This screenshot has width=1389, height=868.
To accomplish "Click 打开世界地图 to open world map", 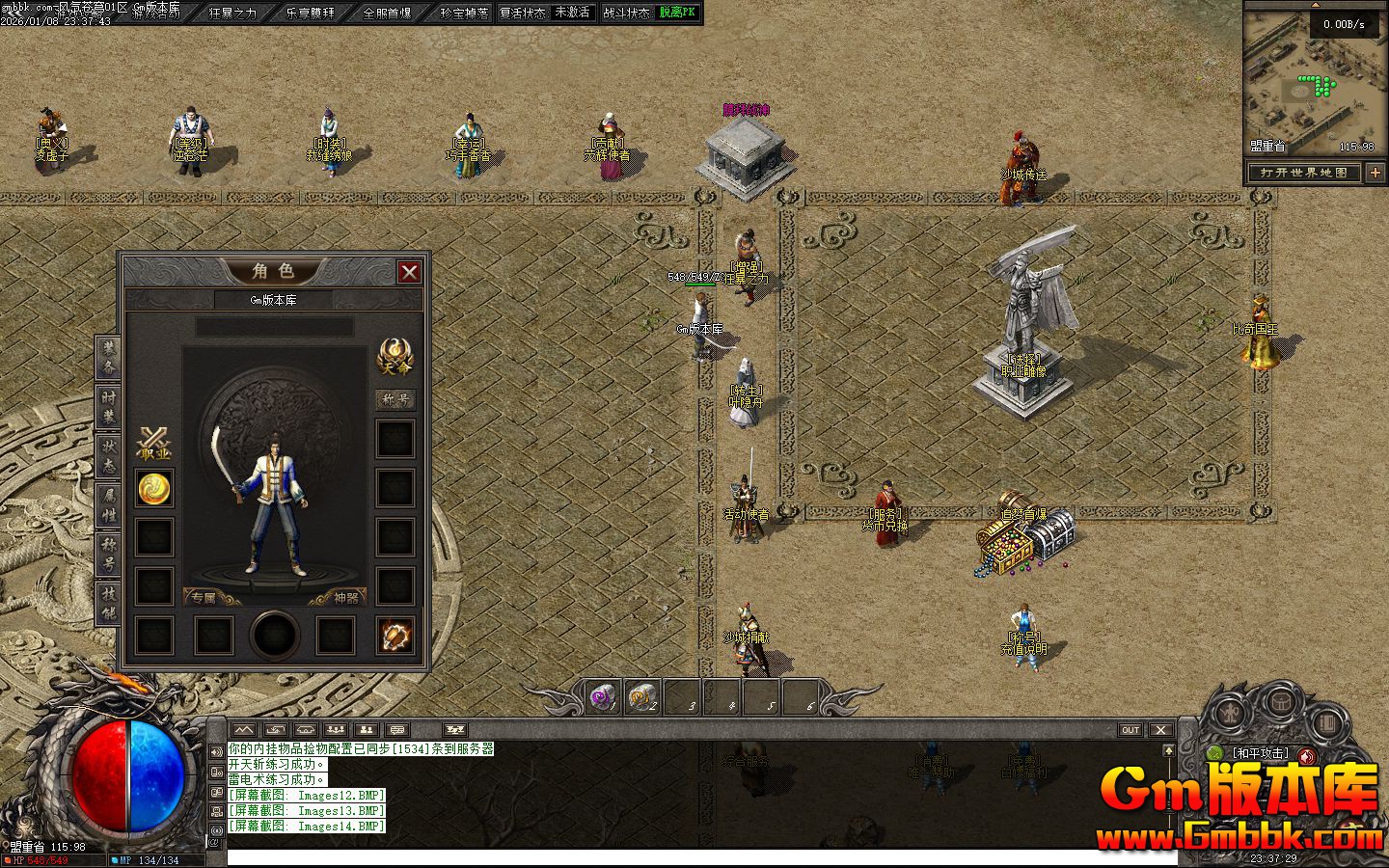I will [1303, 173].
